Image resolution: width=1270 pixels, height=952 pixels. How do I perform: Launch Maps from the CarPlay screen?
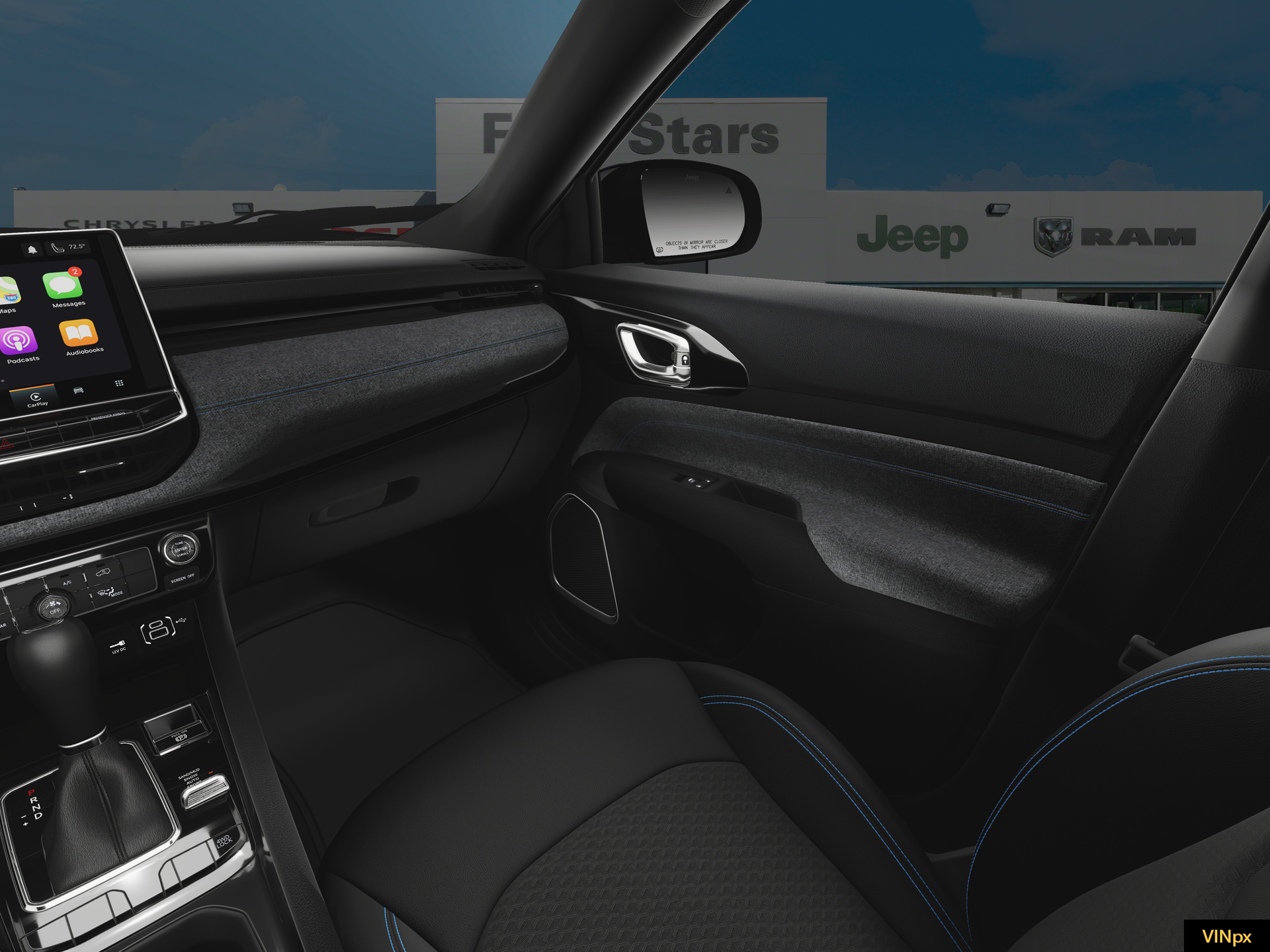8,289
